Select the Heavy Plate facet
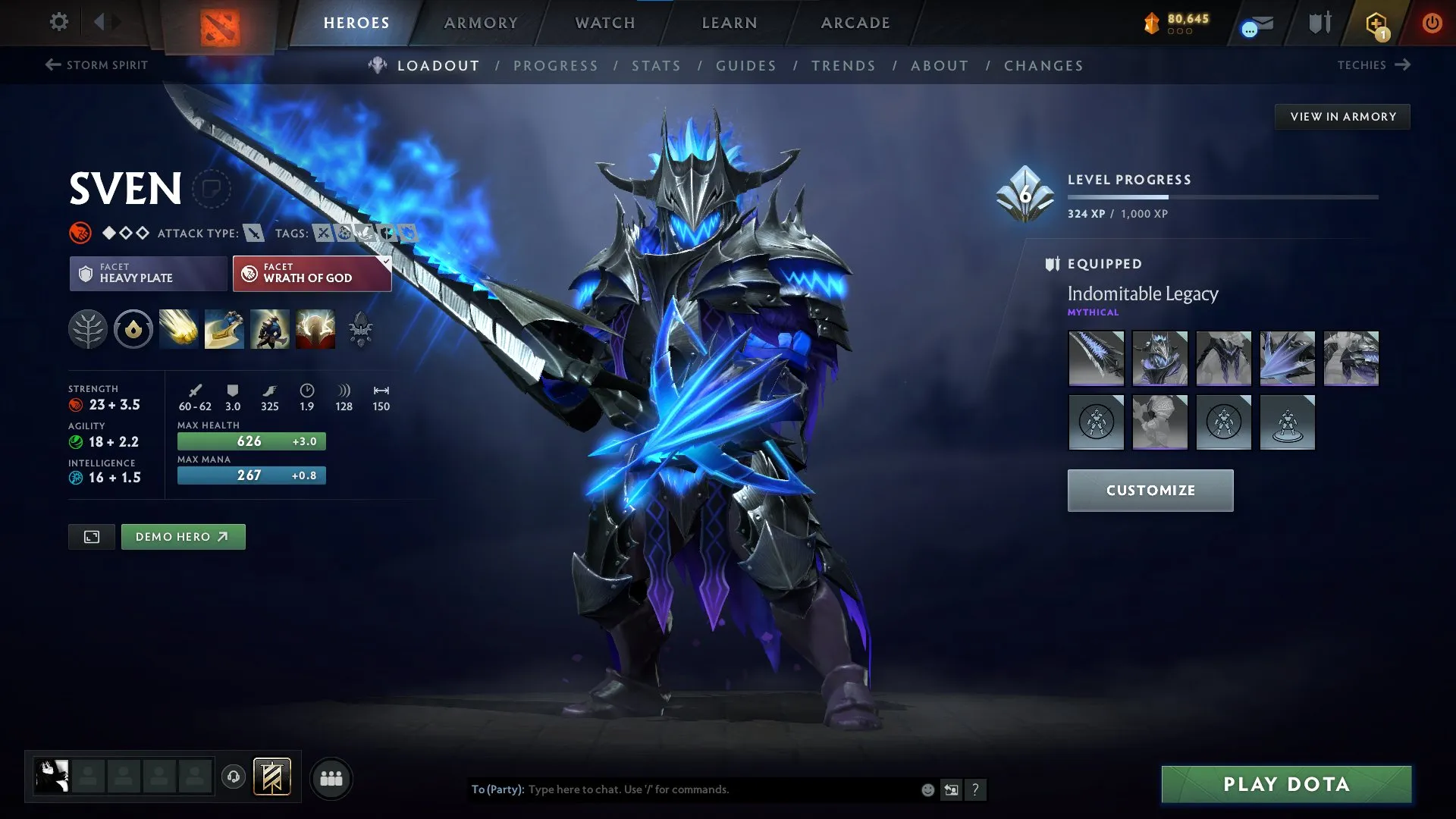 tap(148, 274)
